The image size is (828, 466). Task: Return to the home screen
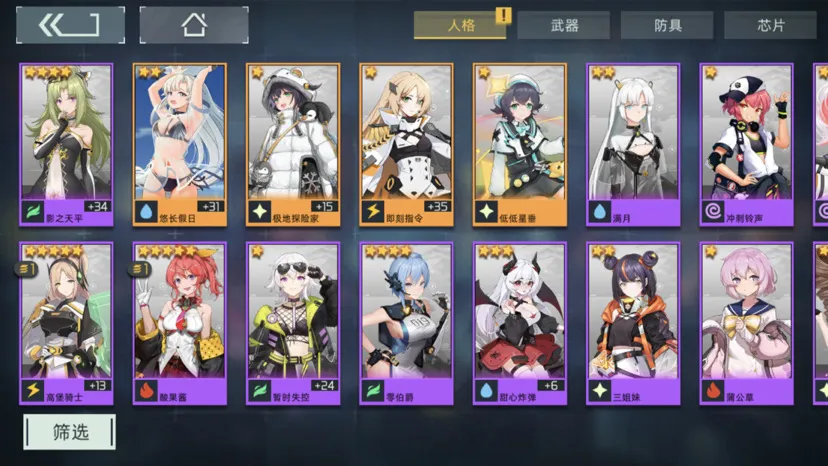[193, 24]
